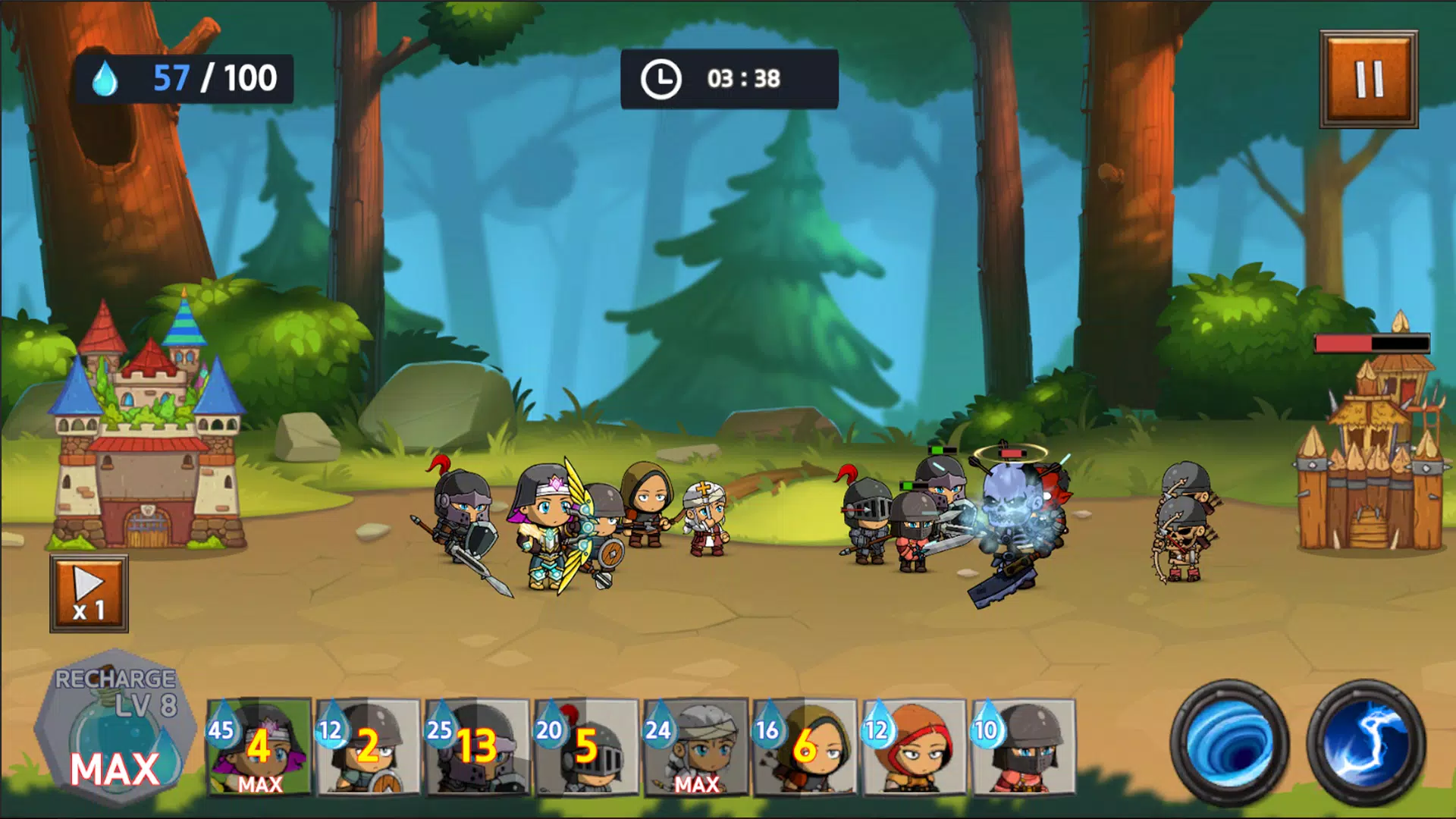Summon the red-hooded unit card costing 12

point(915,747)
